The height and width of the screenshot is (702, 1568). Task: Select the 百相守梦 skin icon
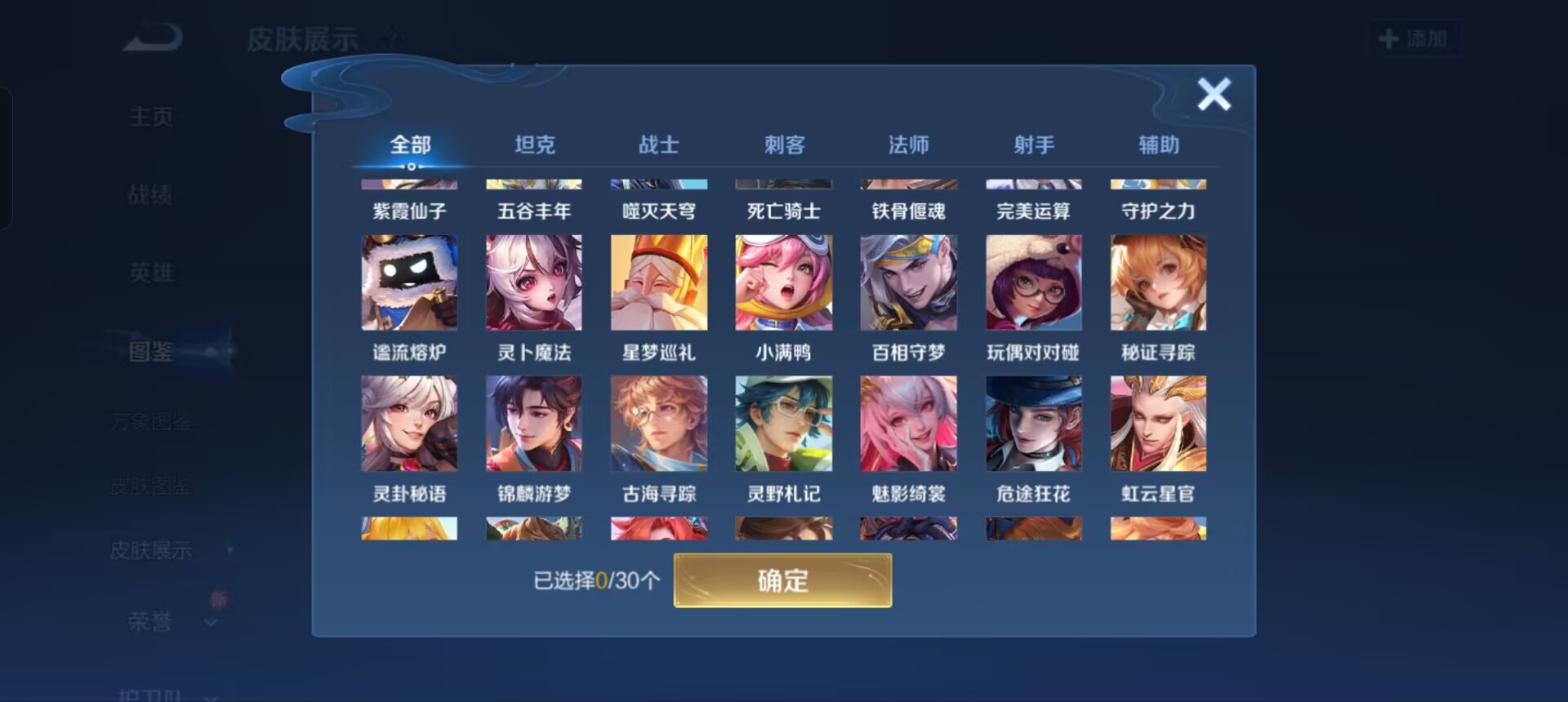[907, 282]
